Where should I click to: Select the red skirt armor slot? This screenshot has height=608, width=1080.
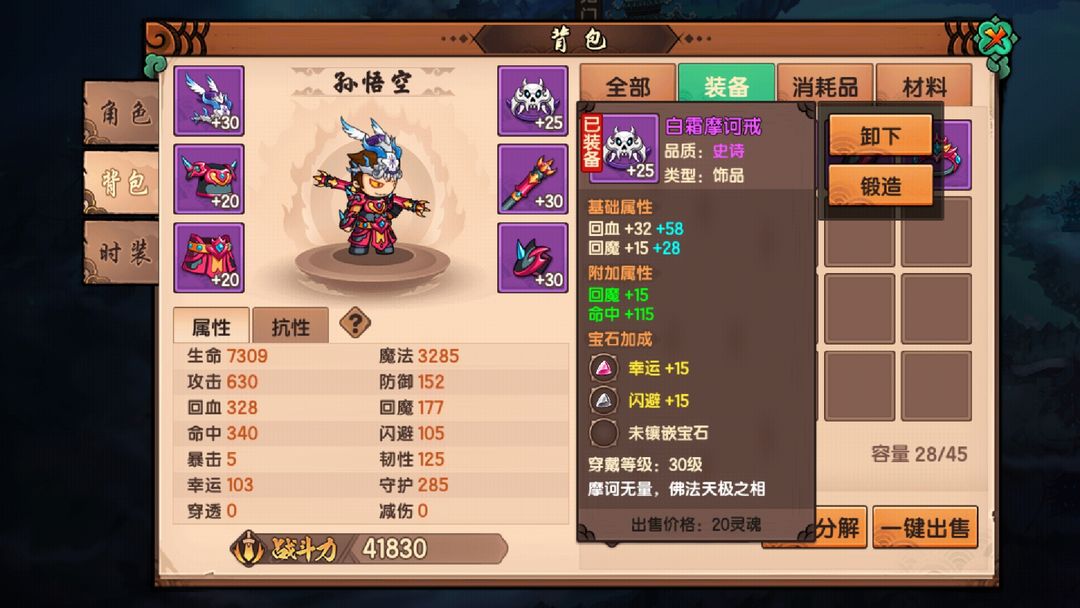coord(209,257)
